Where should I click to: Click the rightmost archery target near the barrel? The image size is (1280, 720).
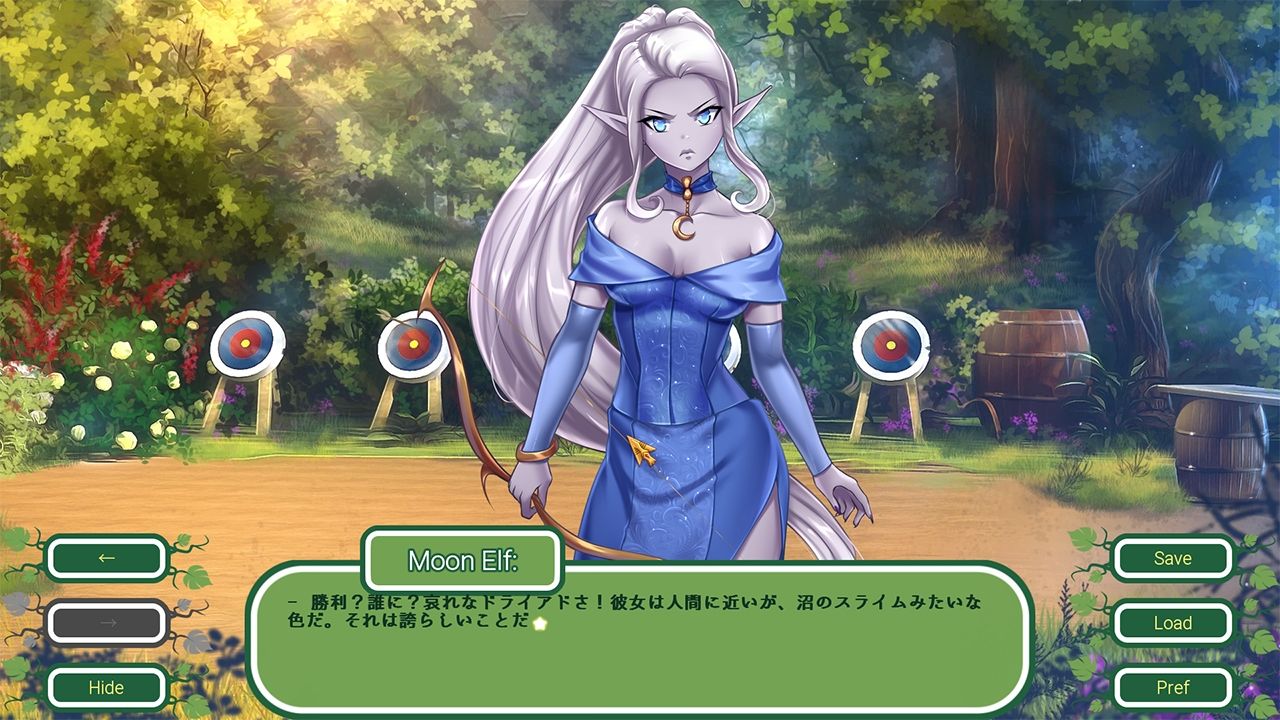[x=889, y=346]
